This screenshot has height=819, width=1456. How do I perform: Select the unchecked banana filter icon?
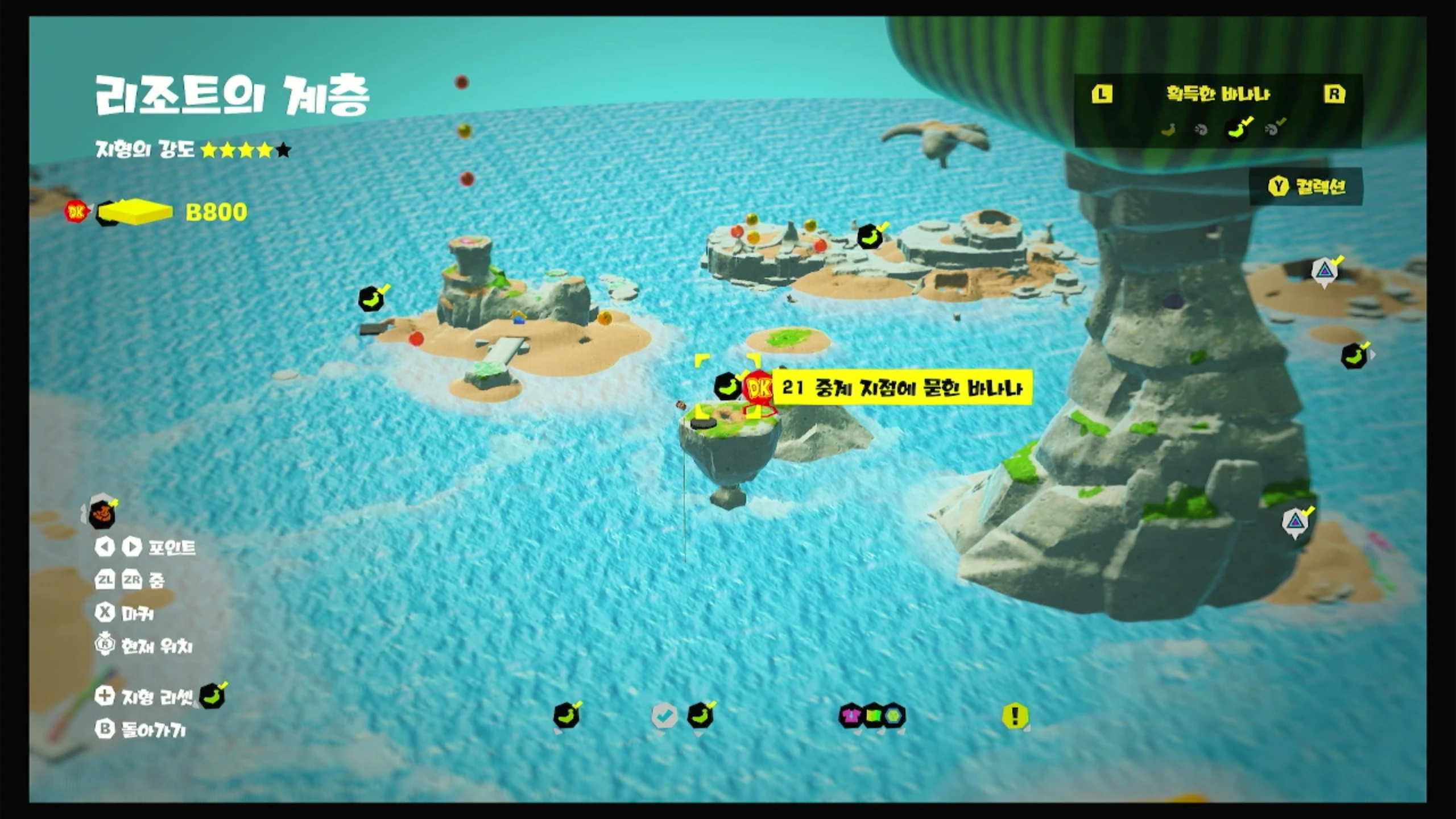pos(1168,130)
